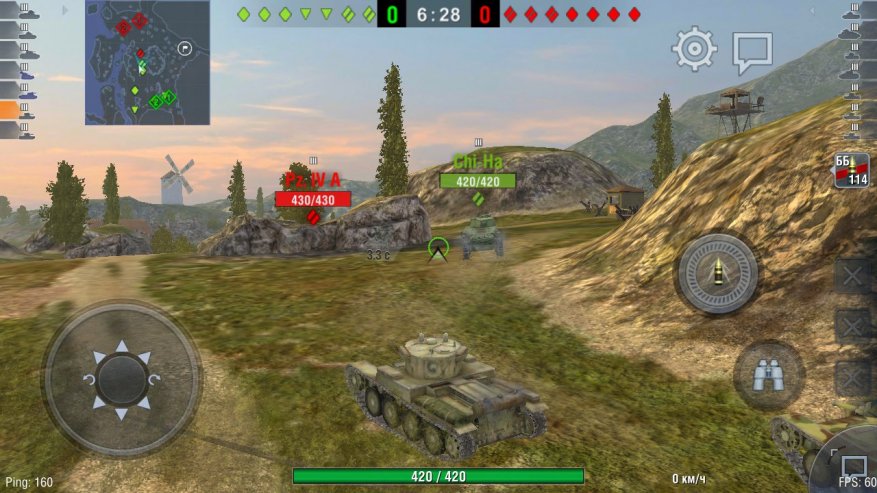Fire the gun with the shell button
Viewport: 877px width, 493px height.
[717, 273]
